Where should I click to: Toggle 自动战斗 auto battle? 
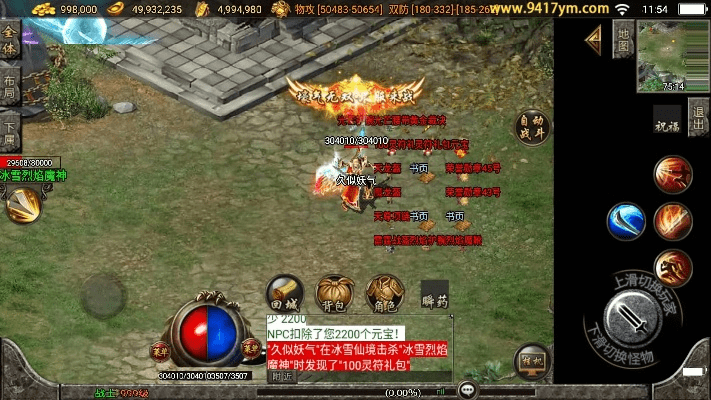534,128
